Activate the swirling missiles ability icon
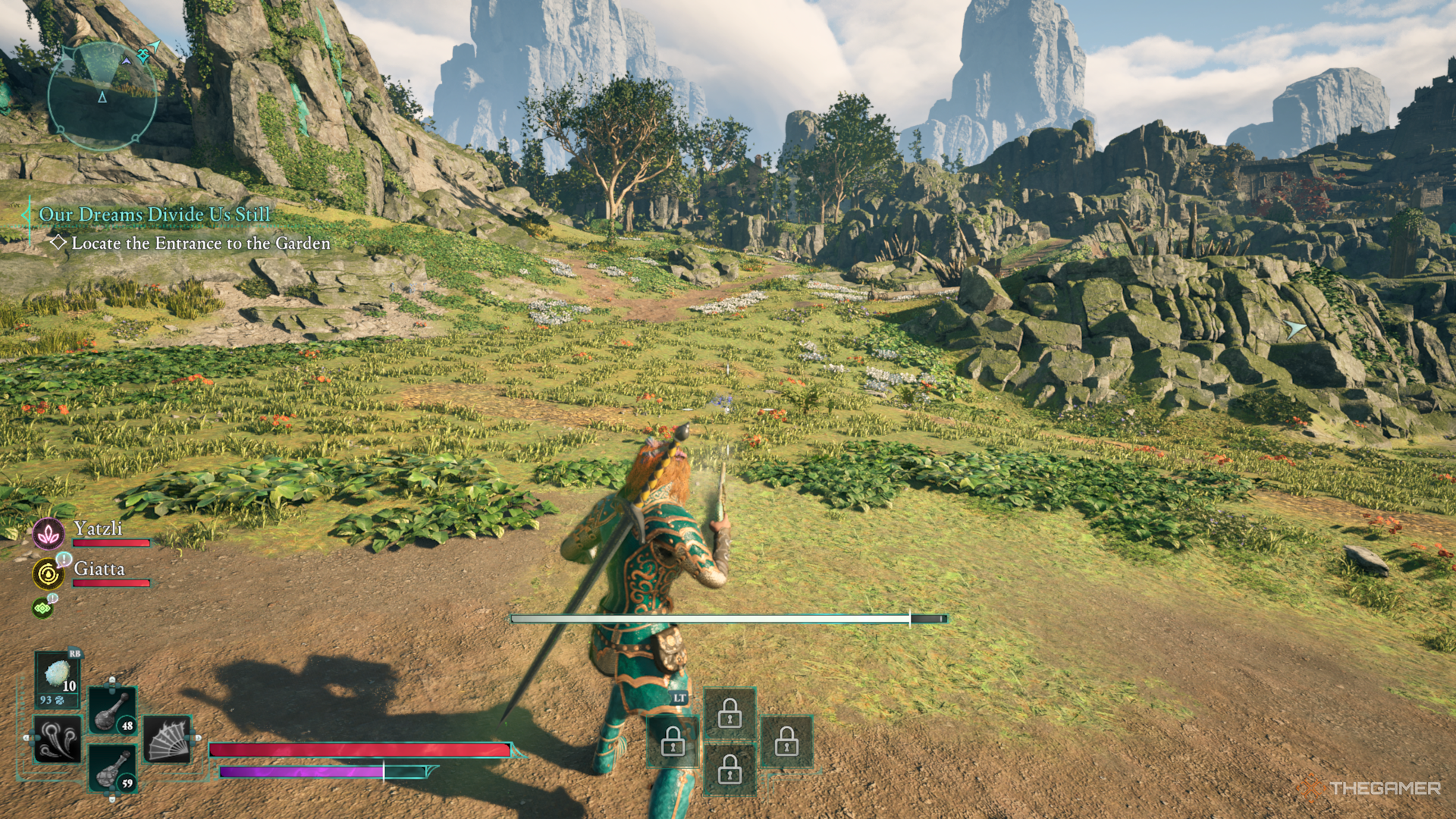The image size is (1456, 819). click(x=58, y=739)
